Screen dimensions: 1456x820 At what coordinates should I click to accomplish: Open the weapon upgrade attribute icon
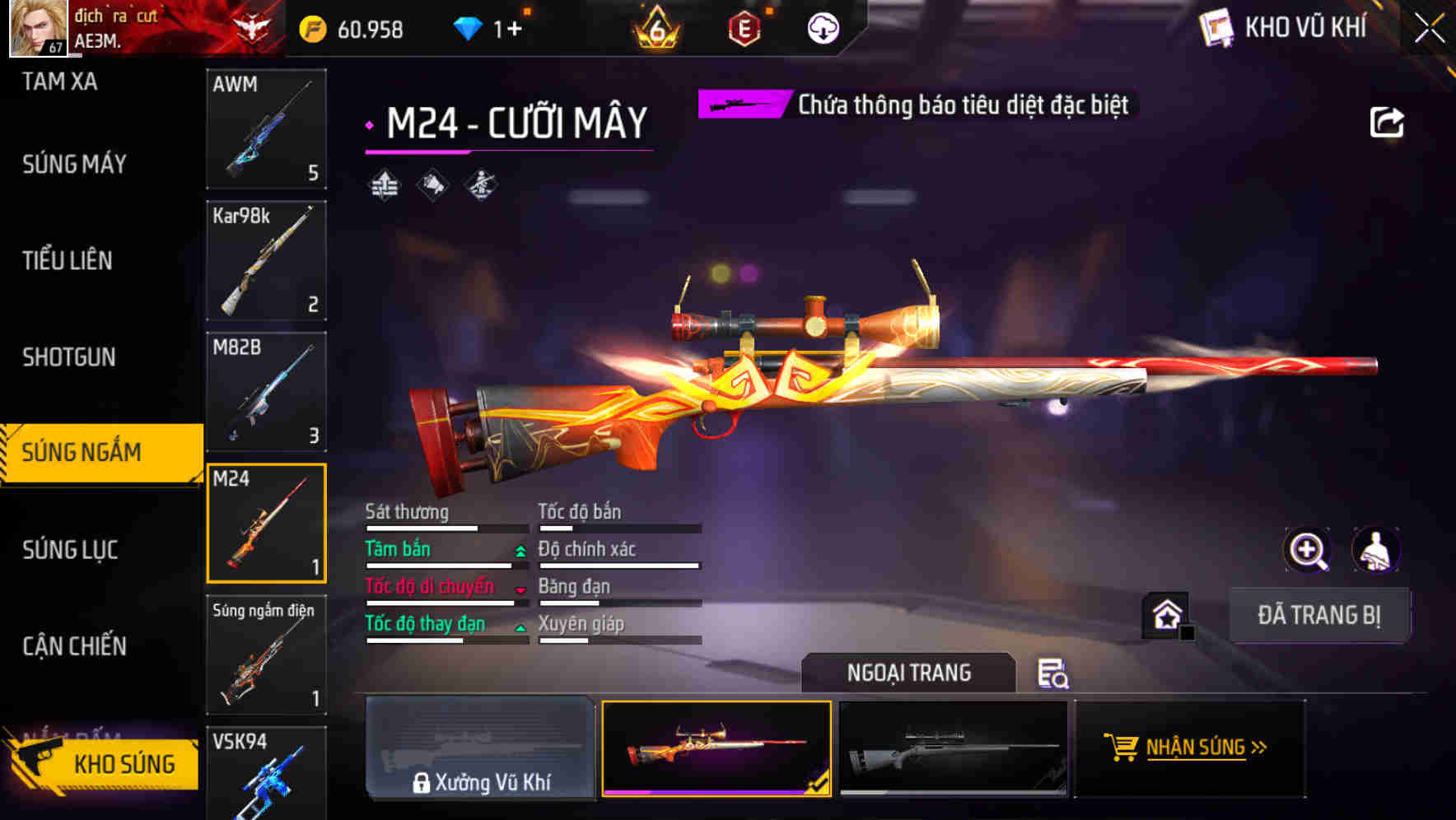385,184
